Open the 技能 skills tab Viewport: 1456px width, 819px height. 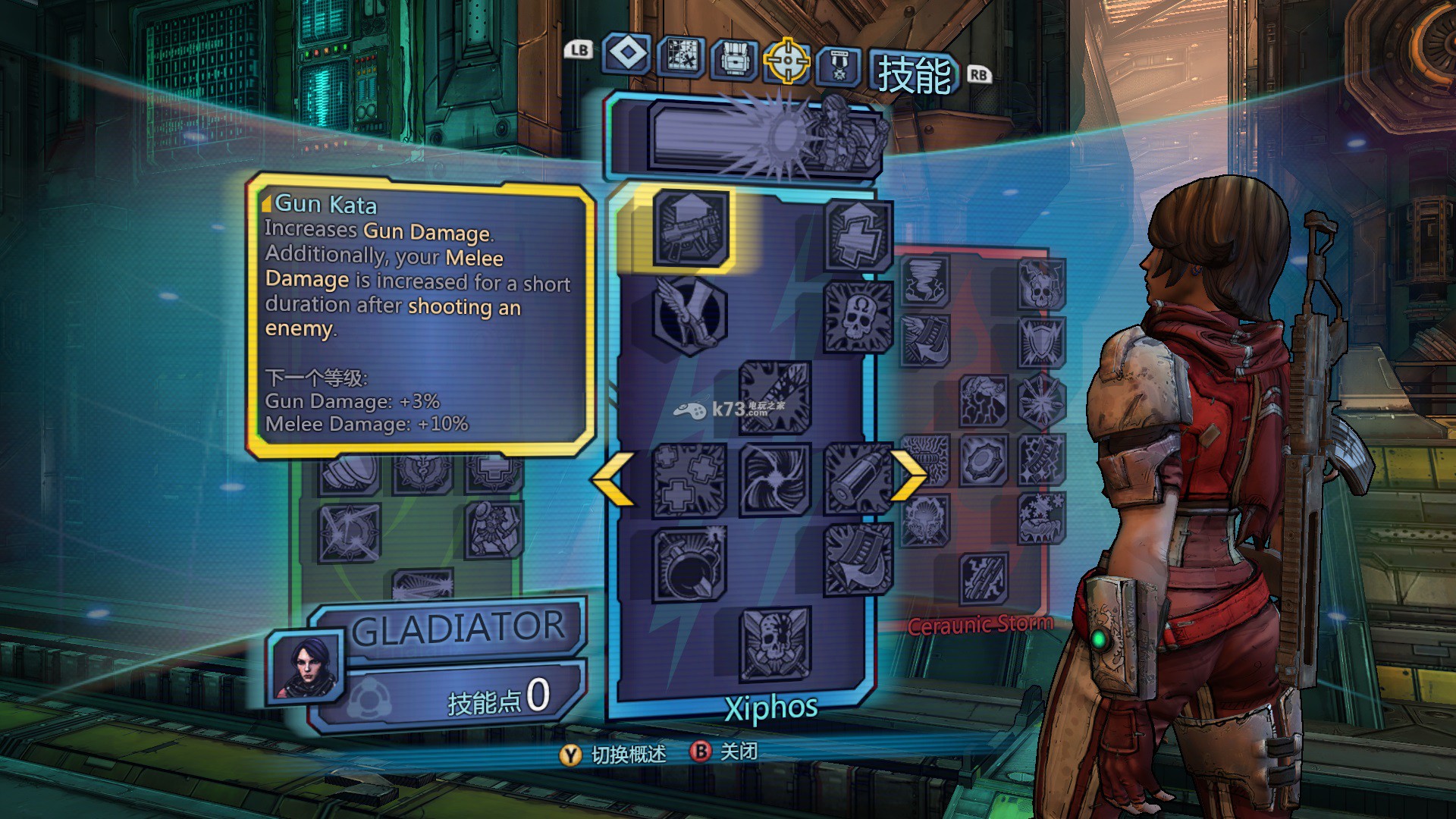(x=914, y=75)
